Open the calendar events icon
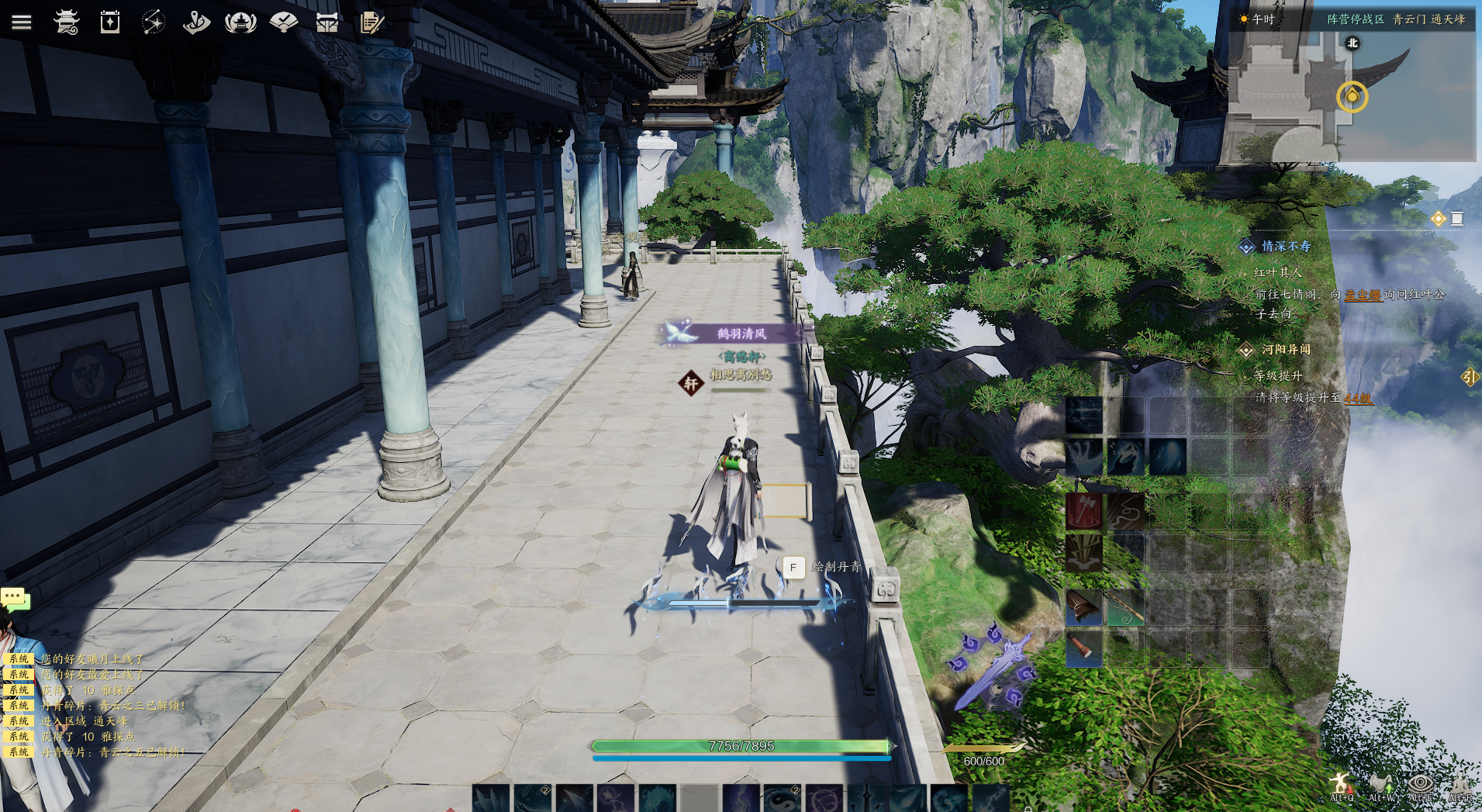1482x812 pixels. pos(110,22)
